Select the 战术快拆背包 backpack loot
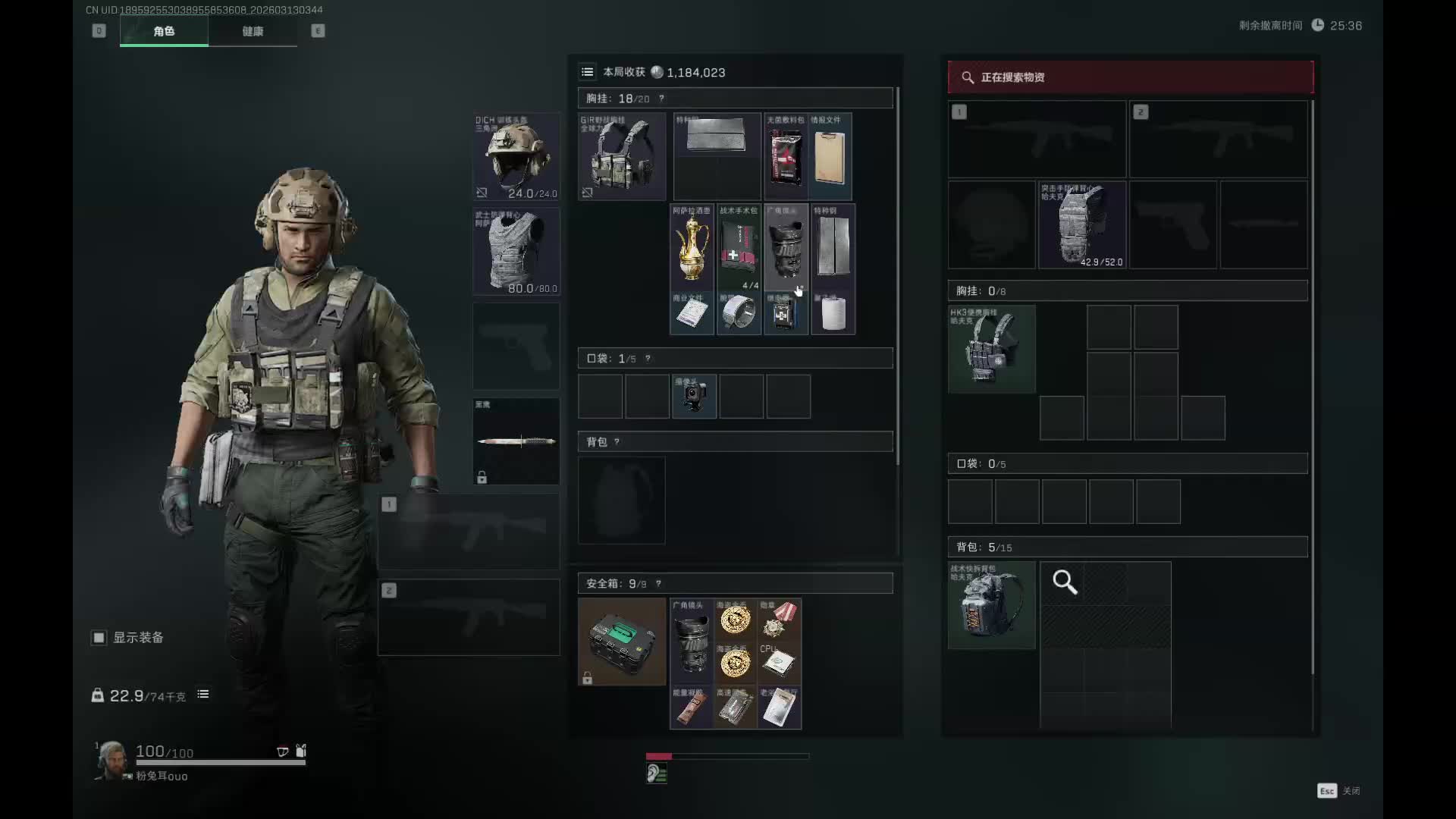 point(991,605)
